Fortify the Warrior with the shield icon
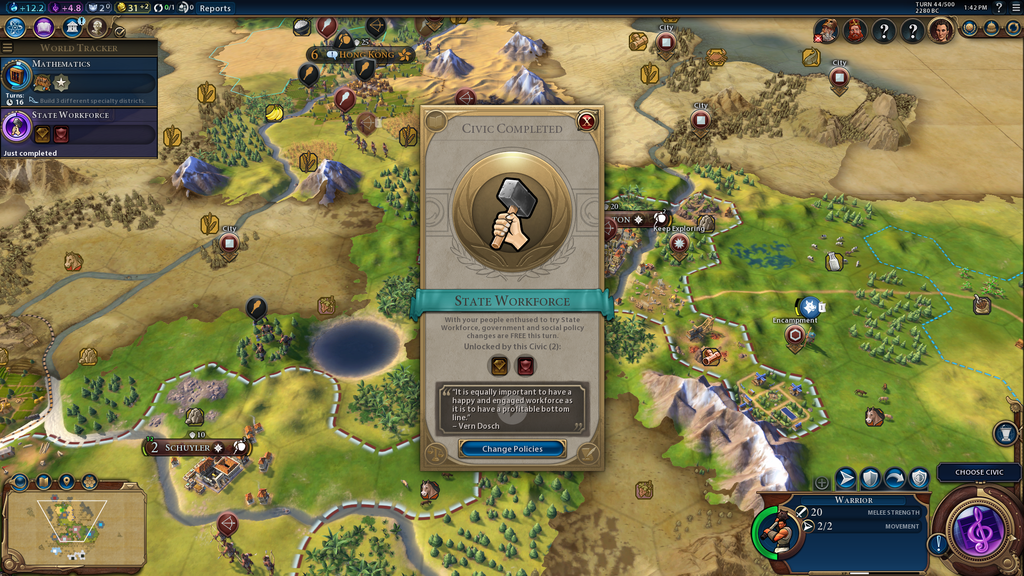1024x576 pixels. (x=871, y=479)
